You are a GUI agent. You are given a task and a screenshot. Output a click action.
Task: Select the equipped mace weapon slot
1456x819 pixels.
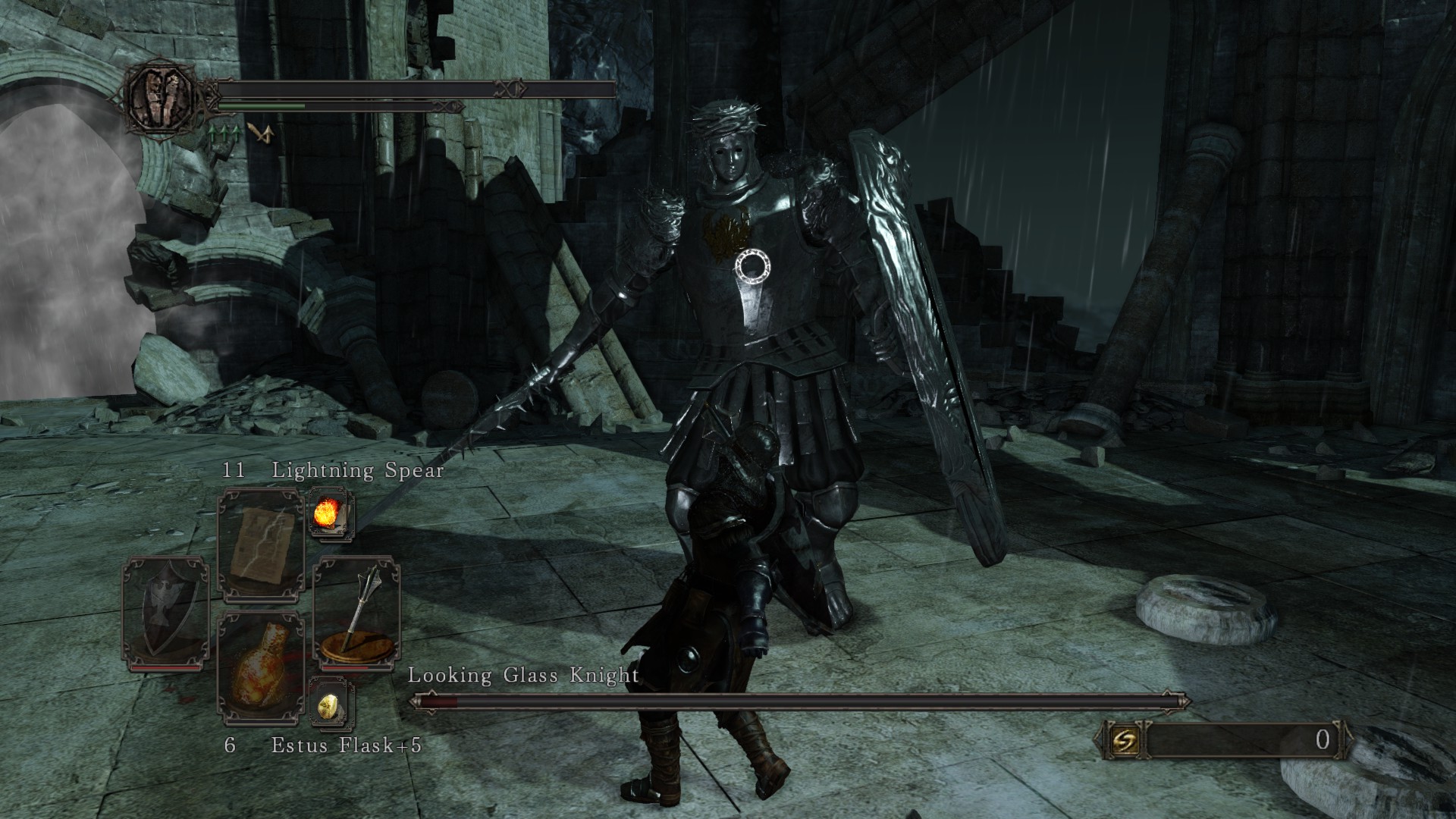[x=356, y=614]
